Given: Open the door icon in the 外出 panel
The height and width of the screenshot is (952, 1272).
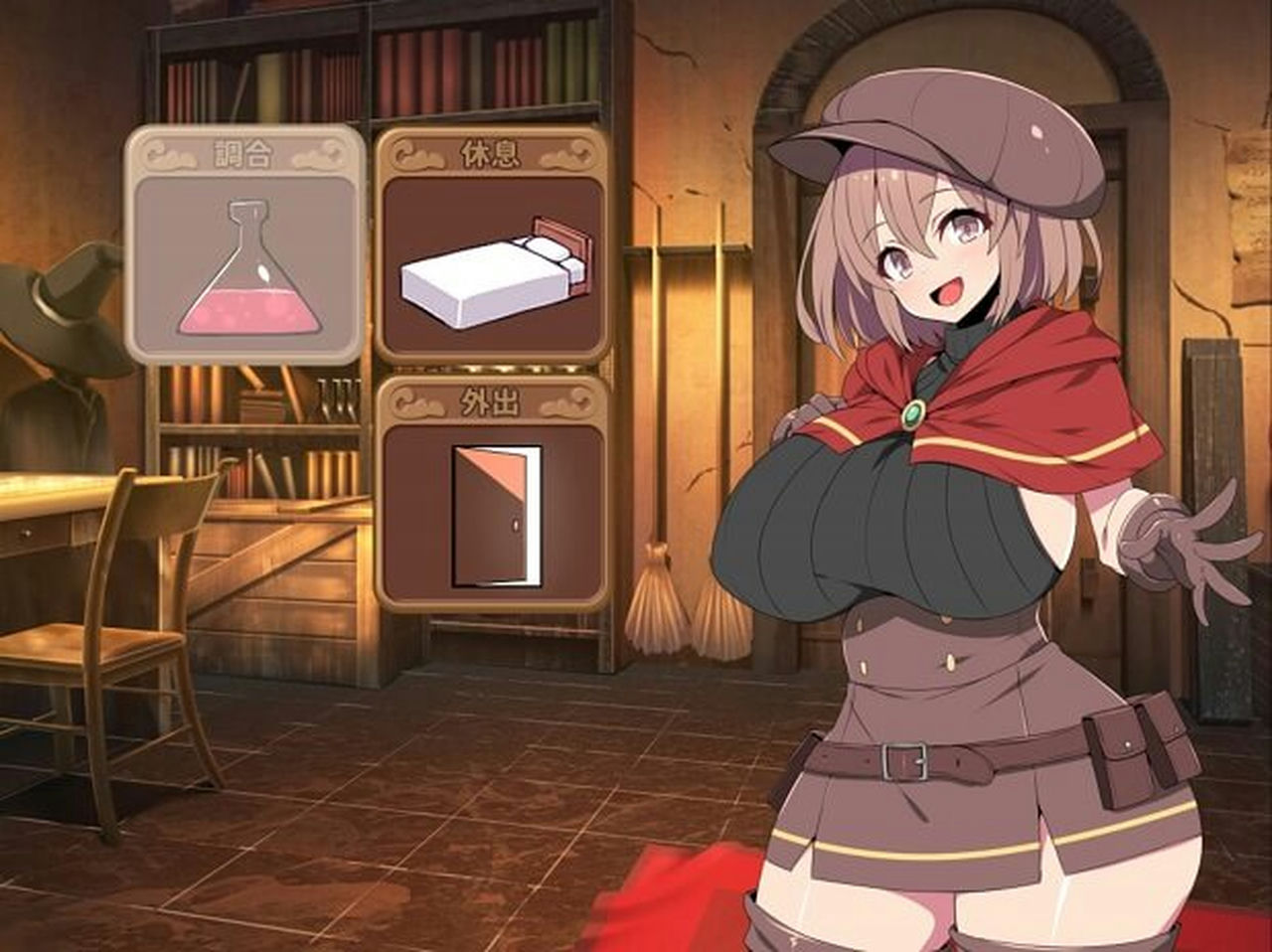Looking at the screenshot, I should (x=494, y=517).
